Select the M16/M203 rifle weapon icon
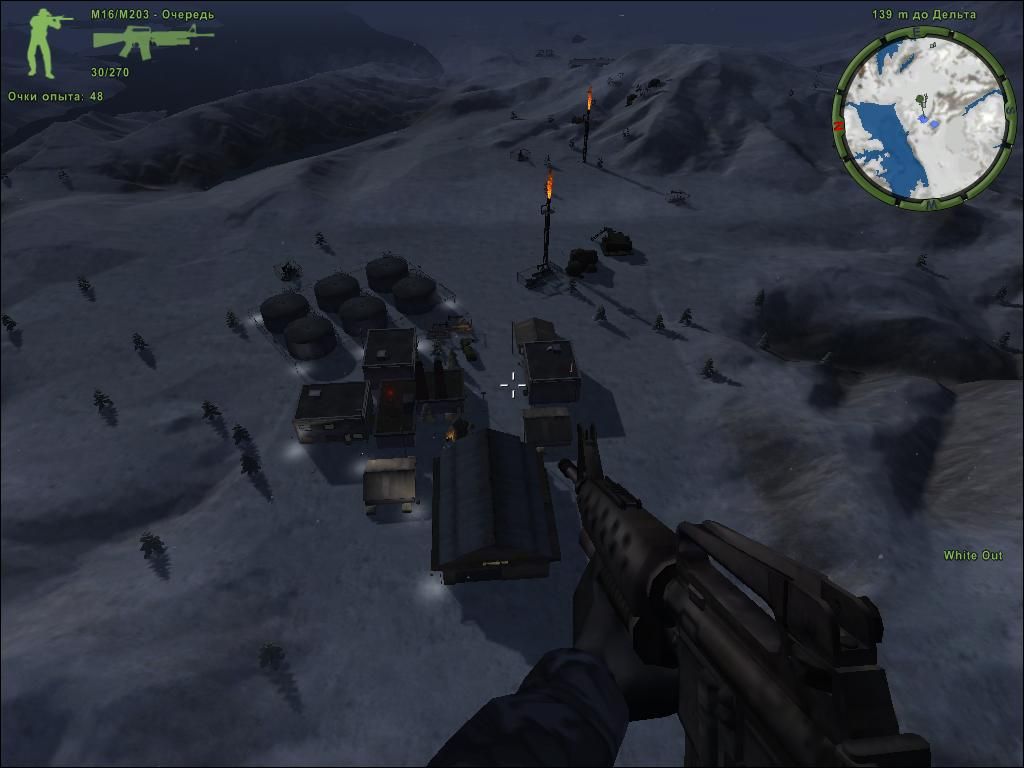Image resolution: width=1024 pixels, height=768 pixels. click(x=151, y=42)
